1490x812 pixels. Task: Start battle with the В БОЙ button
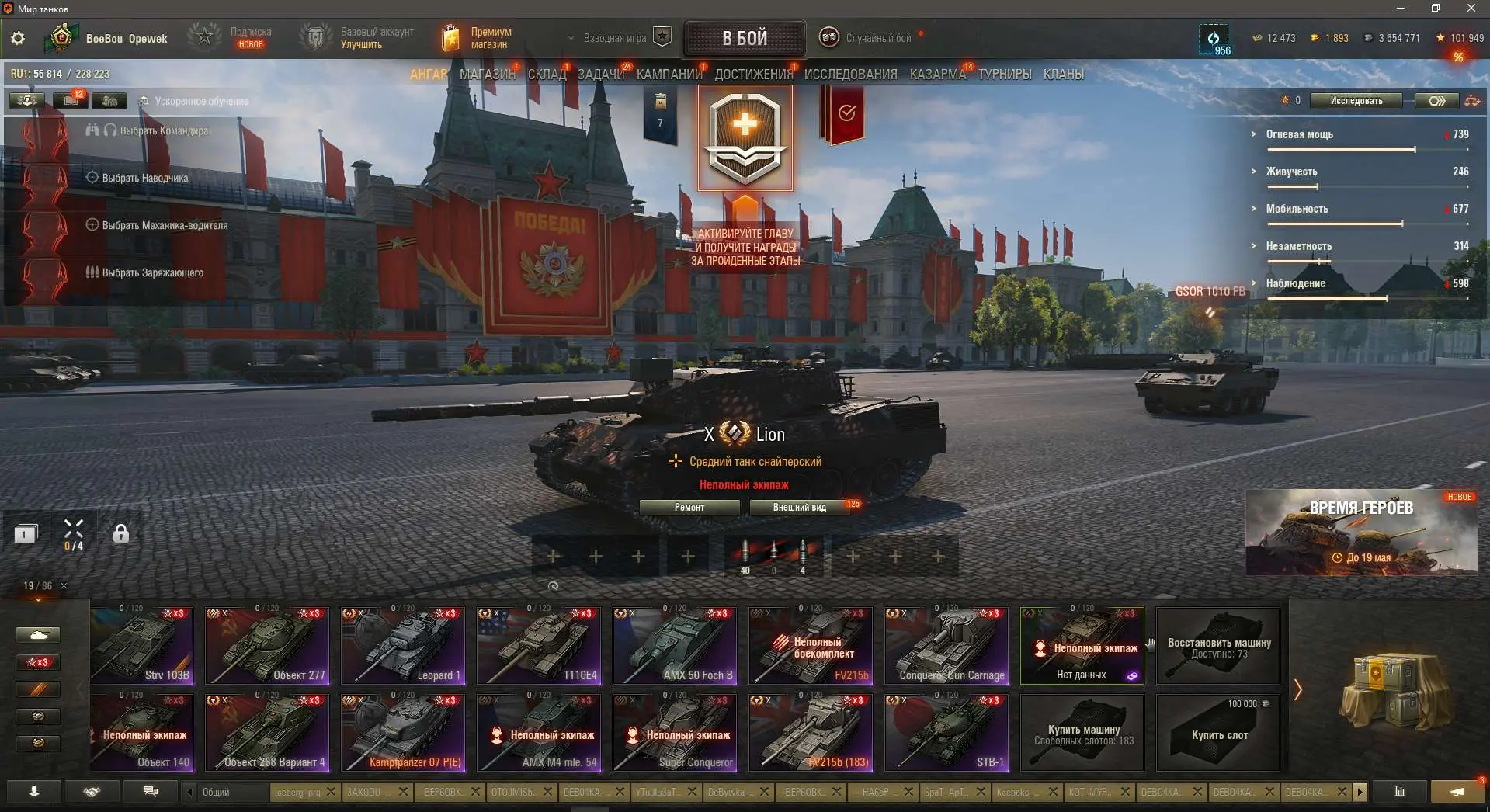click(x=744, y=38)
